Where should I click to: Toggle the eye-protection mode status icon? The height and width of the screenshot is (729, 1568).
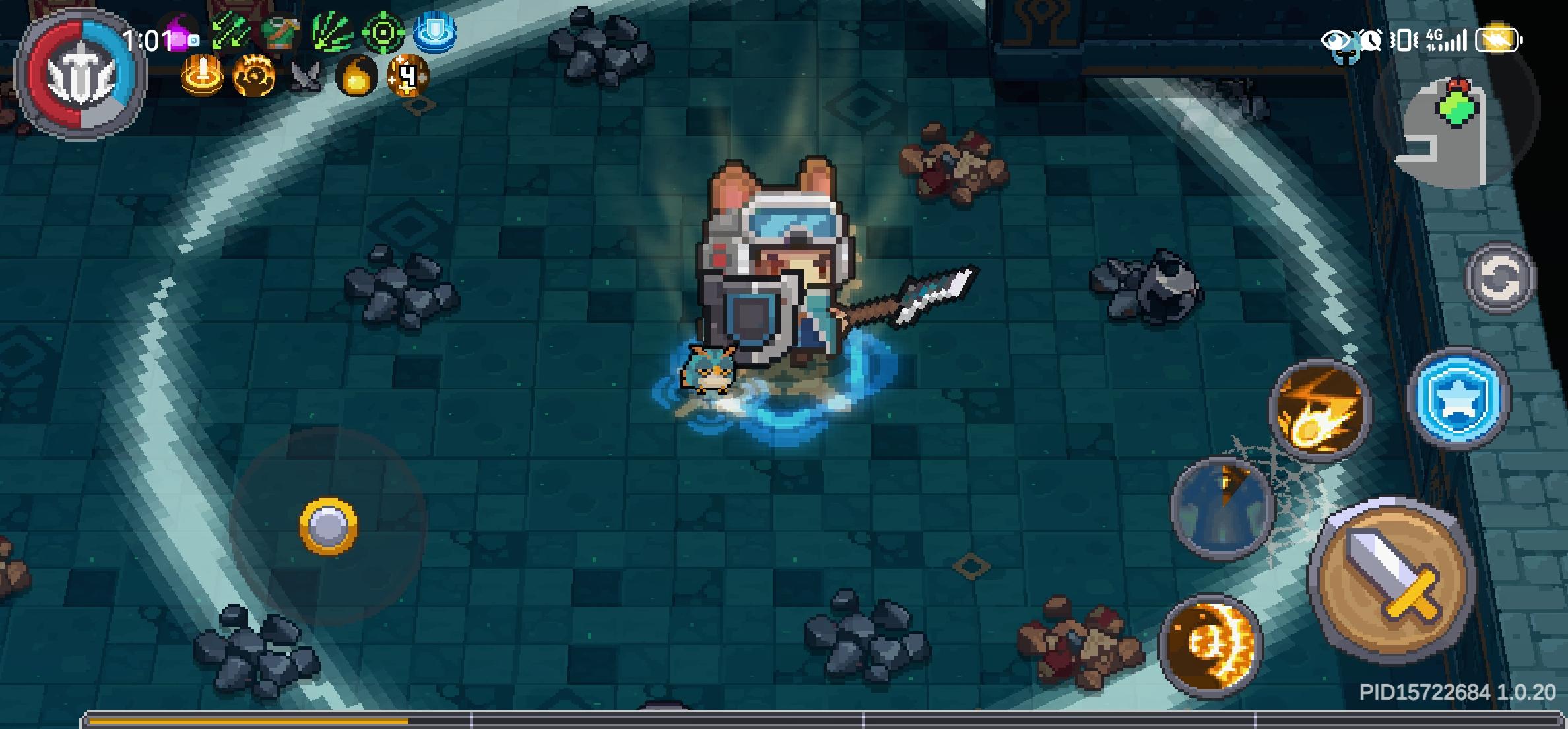[1338, 40]
